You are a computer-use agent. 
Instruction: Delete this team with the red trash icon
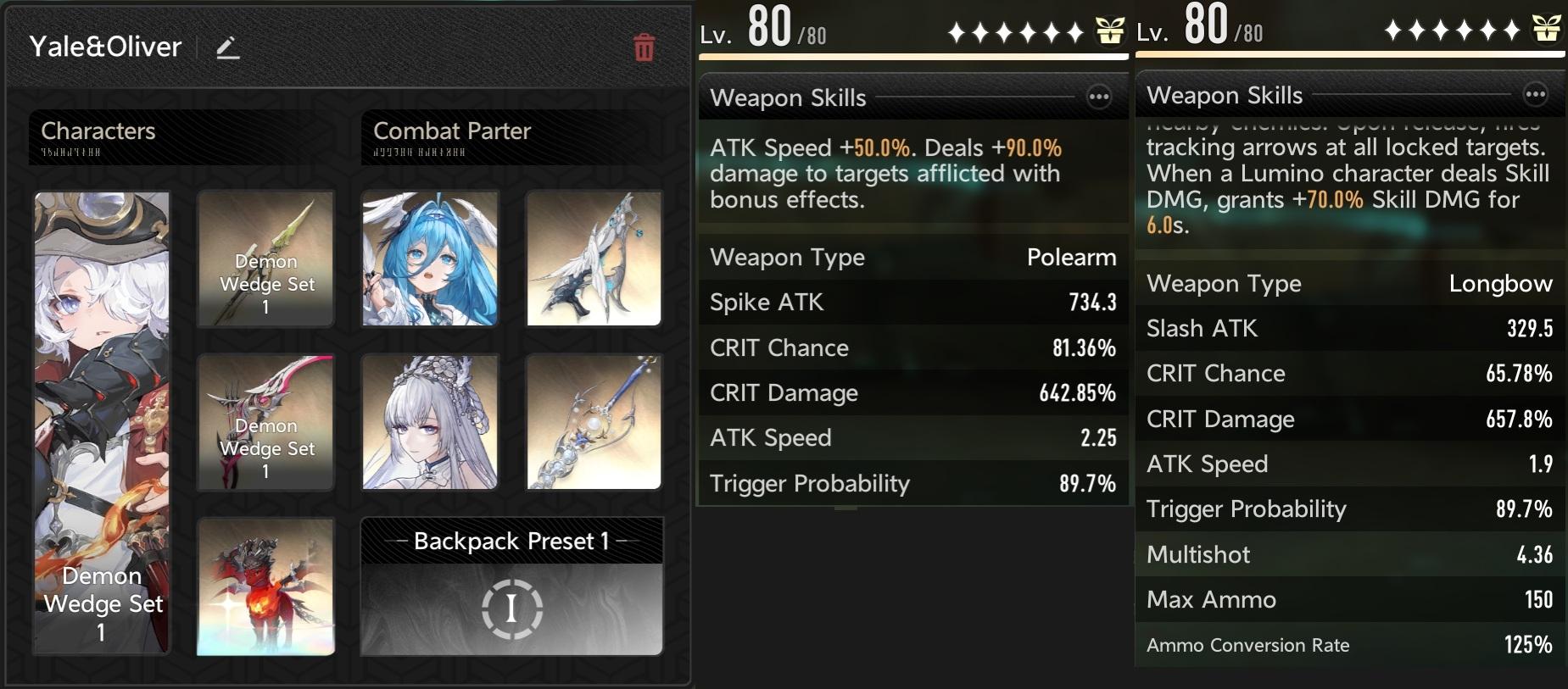[x=644, y=48]
